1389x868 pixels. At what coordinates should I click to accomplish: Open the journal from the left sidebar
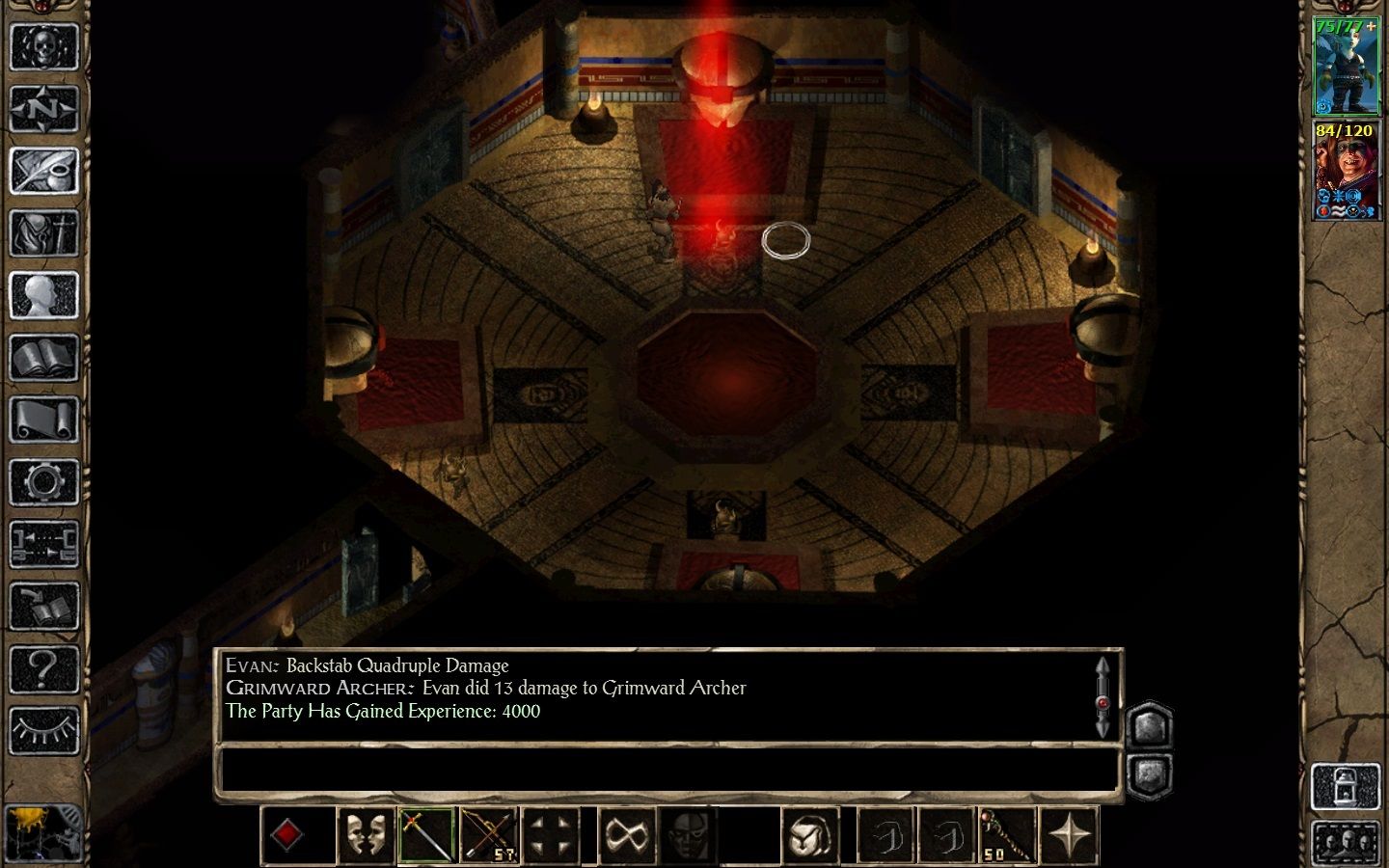click(45, 170)
